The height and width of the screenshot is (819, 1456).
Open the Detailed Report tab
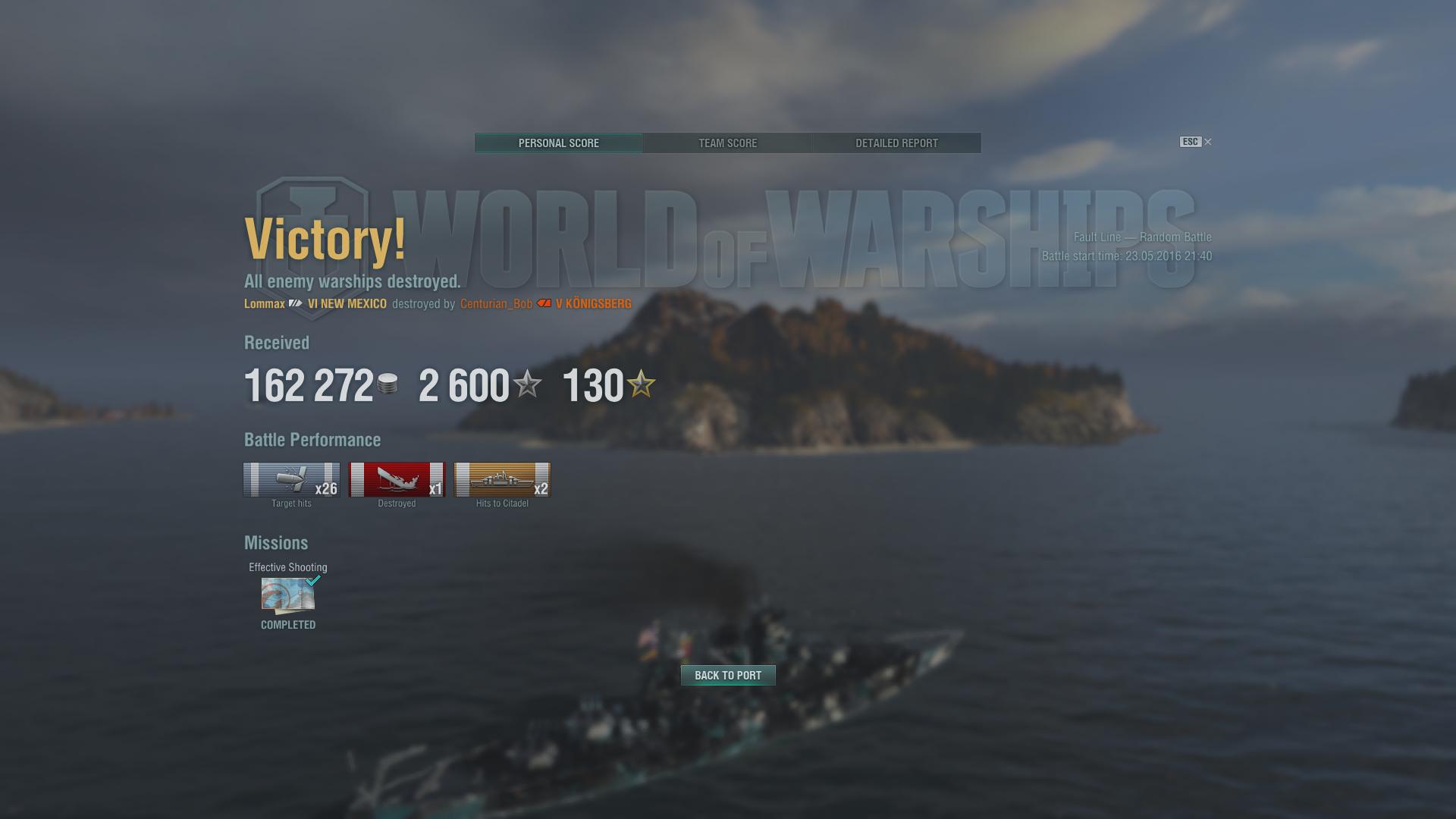pos(896,143)
